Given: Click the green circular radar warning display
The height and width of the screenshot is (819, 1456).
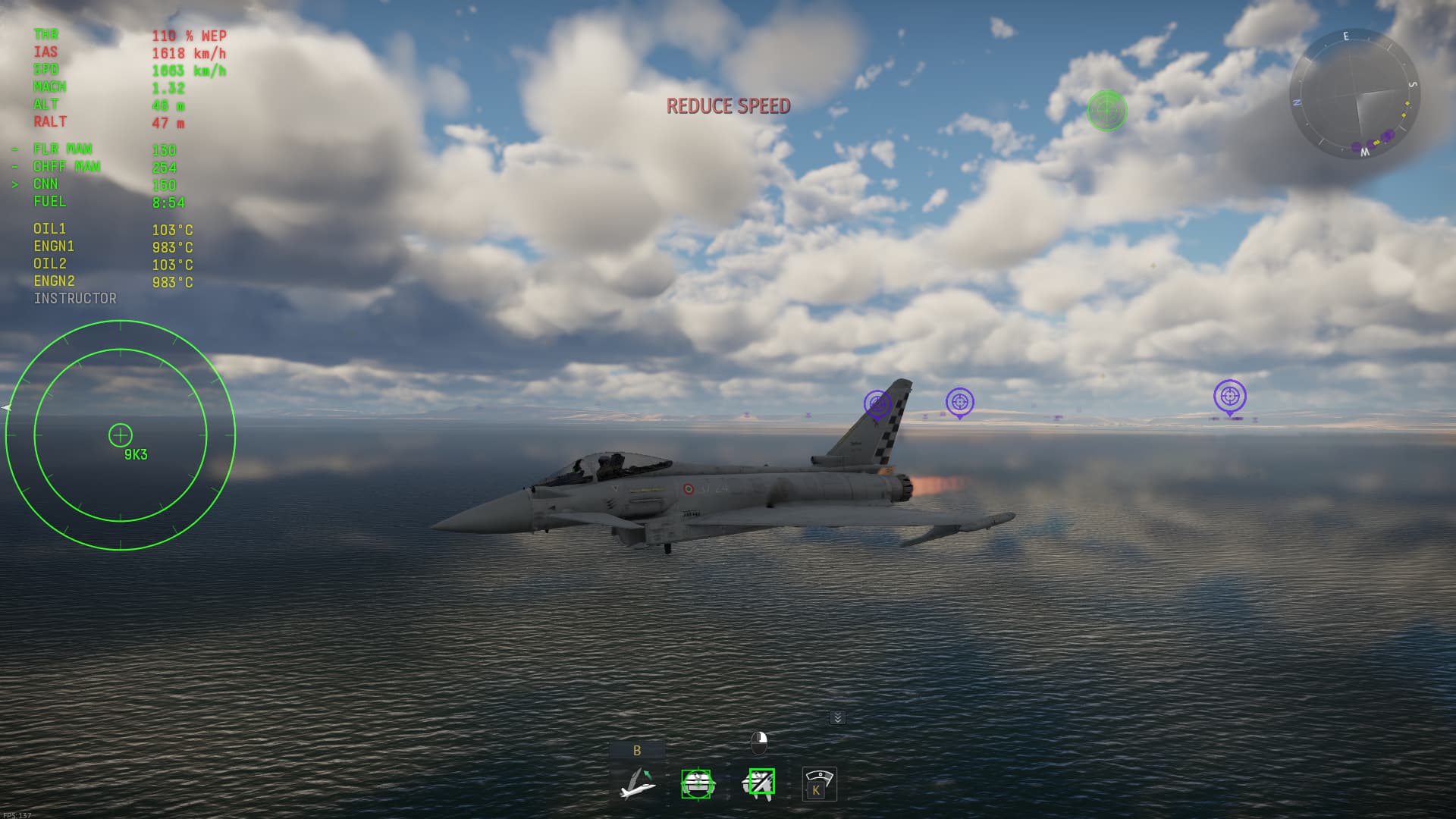Looking at the screenshot, I should point(121,435).
